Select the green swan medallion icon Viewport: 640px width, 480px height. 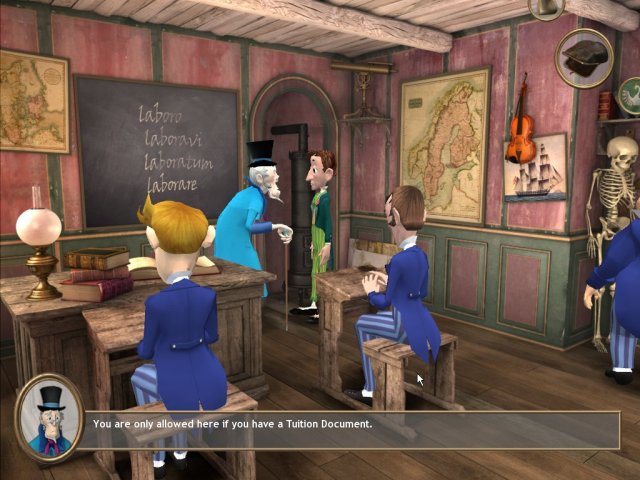630,95
